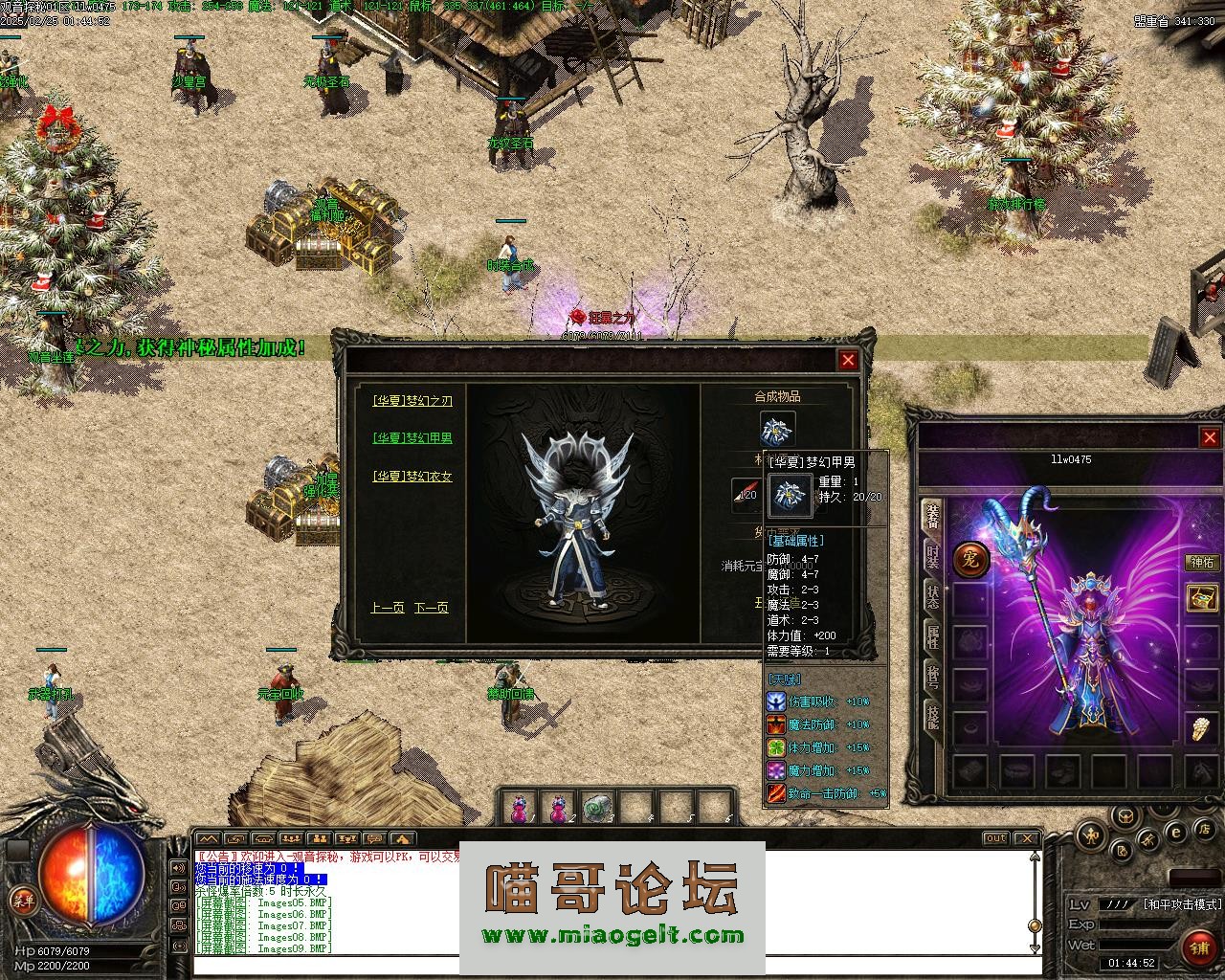Click the 神佑 button
The image size is (1225, 980).
point(1201,563)
